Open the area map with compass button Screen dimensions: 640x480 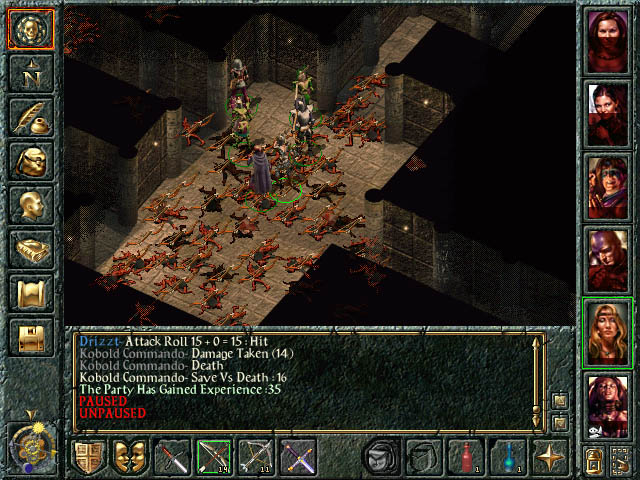tap(30, 74)
